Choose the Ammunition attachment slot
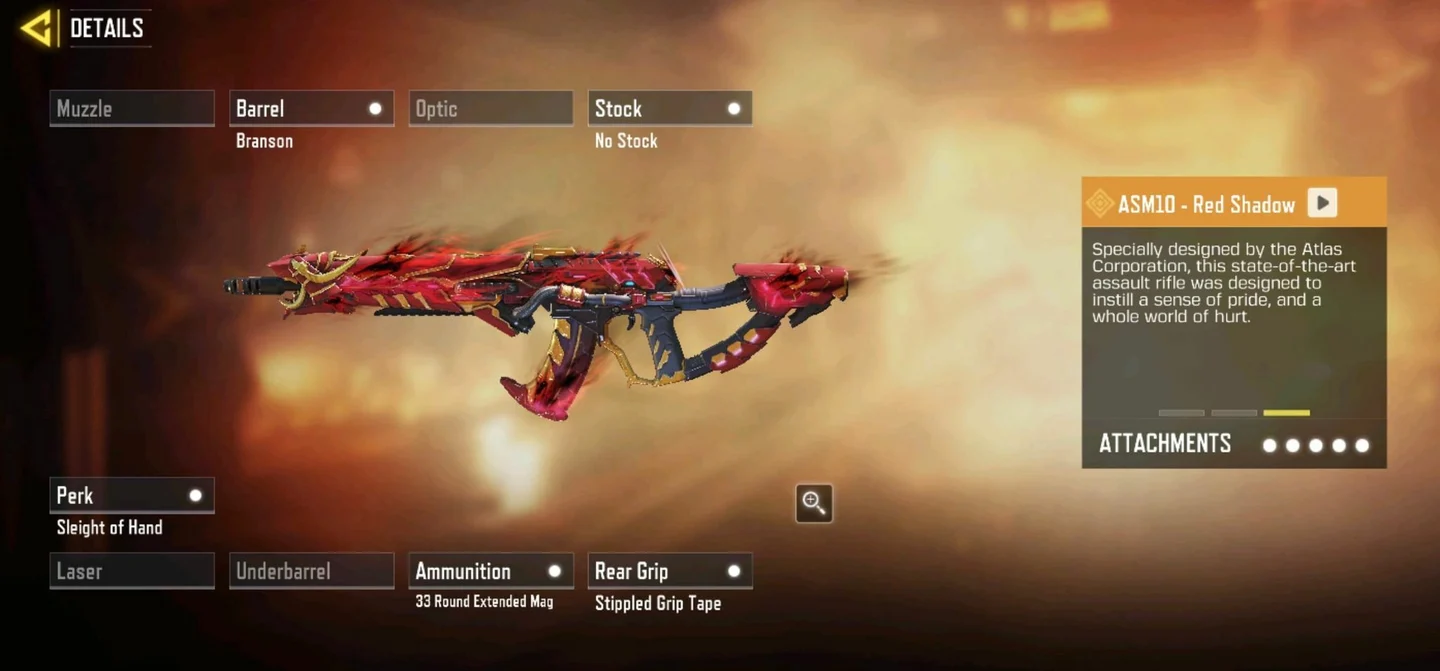This screenshot has width=1440, height=671. (490, 571)
